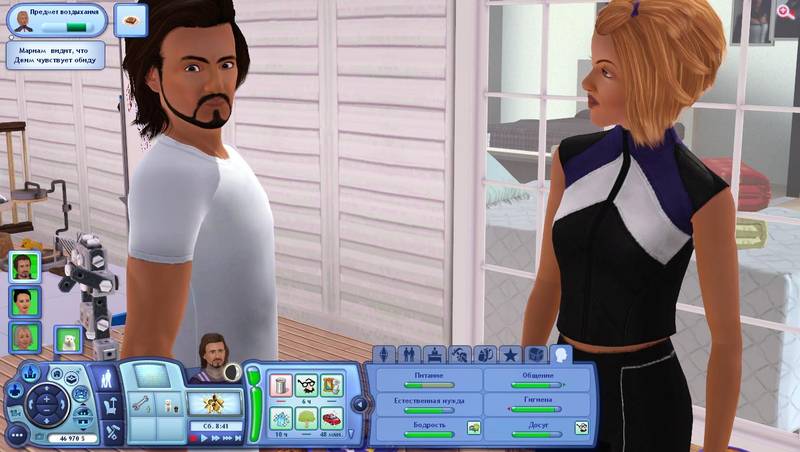Screen dimensions: 800x452
Task: Select the dark-haired man's household portrait
Action: pyautogui.click(x=23, y=266)
